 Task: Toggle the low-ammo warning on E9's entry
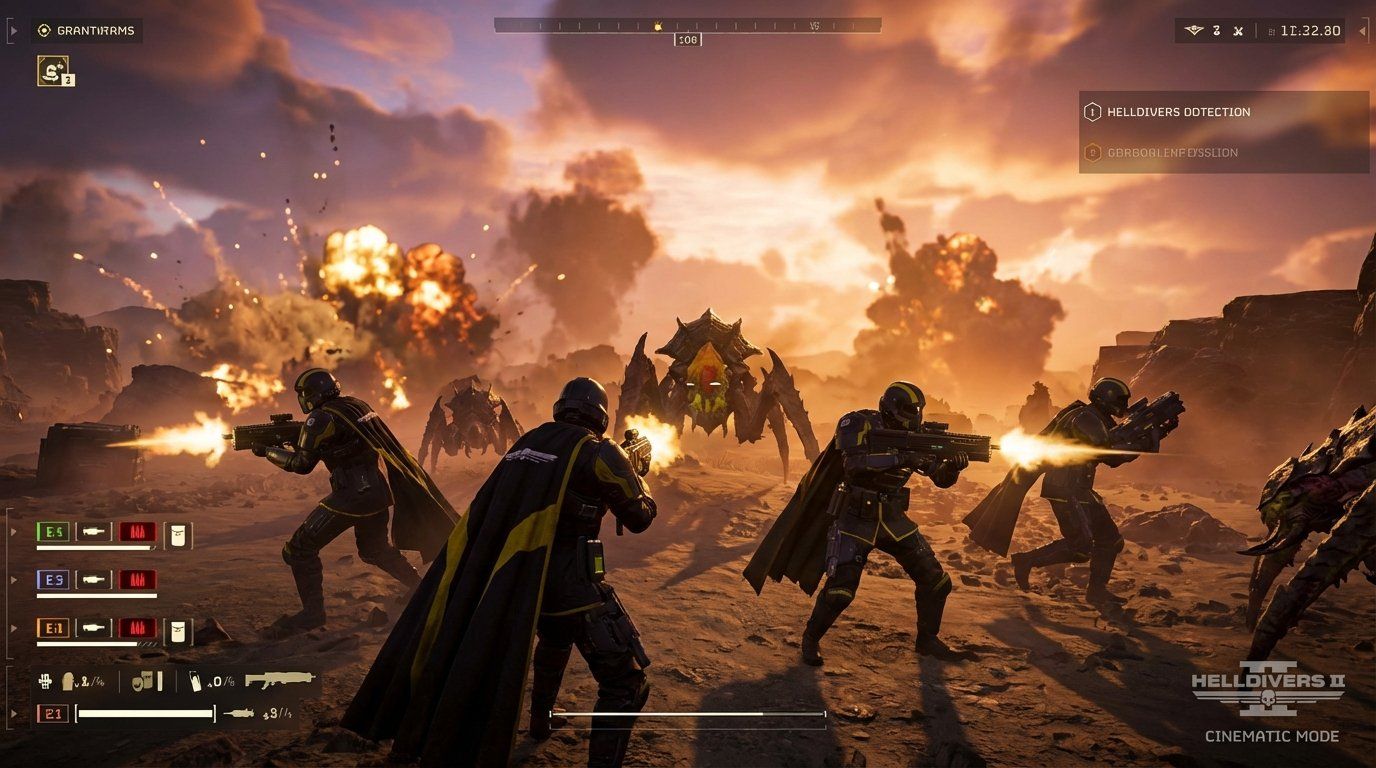(138, 579)
